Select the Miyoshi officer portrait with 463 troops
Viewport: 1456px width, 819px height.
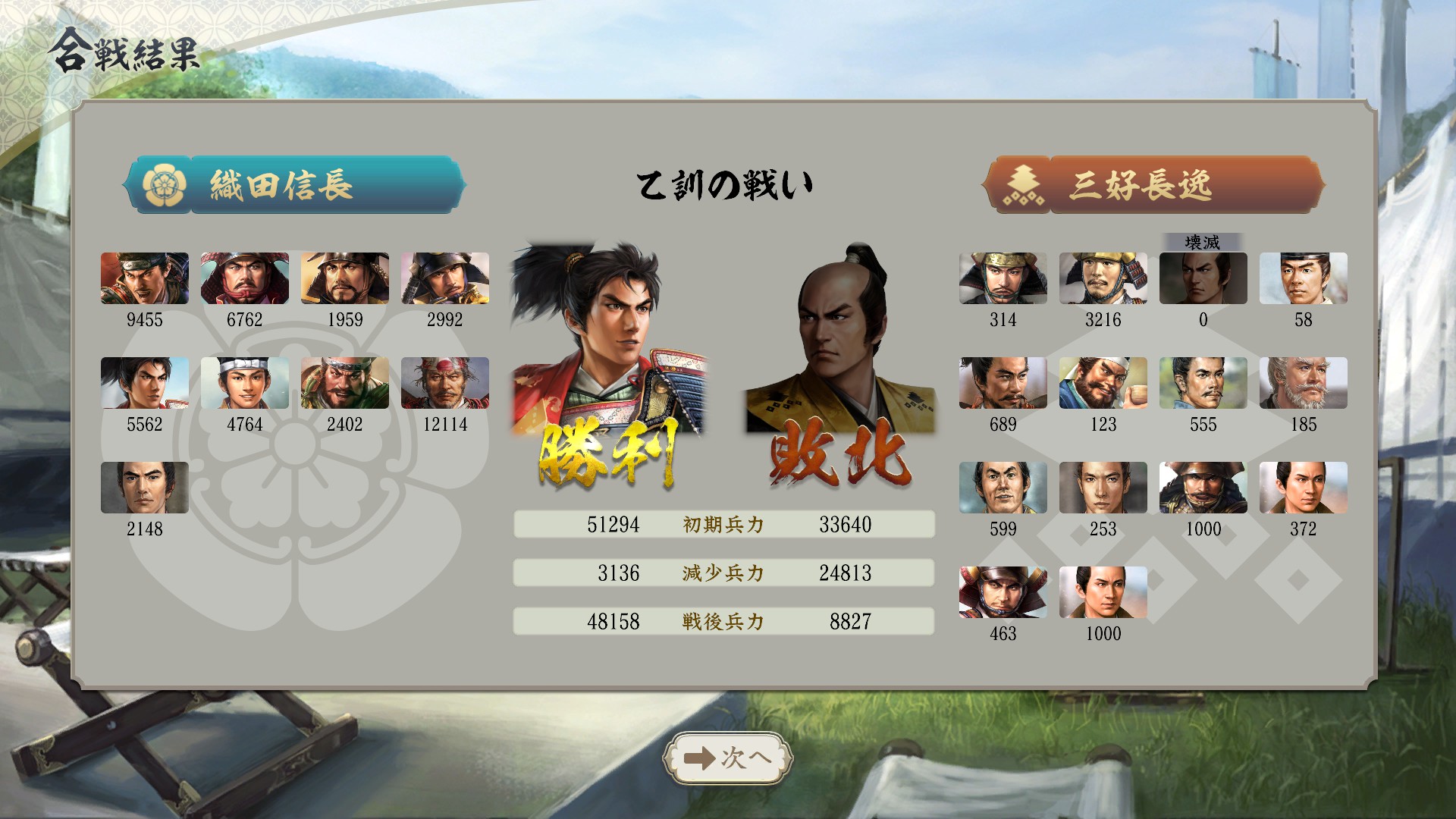coord(1003,592)
